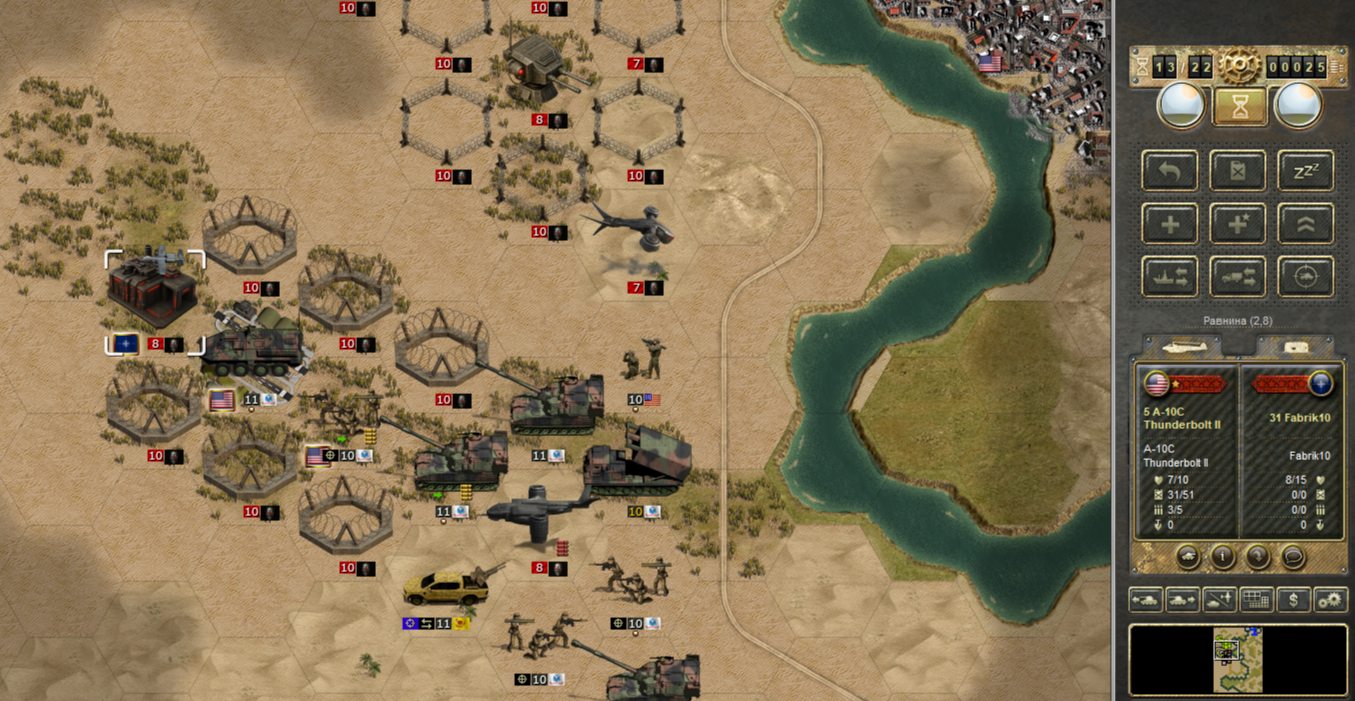Switch to the ground vehicle unit tab
The image size is (1355, 701).
coord(1295,347)
